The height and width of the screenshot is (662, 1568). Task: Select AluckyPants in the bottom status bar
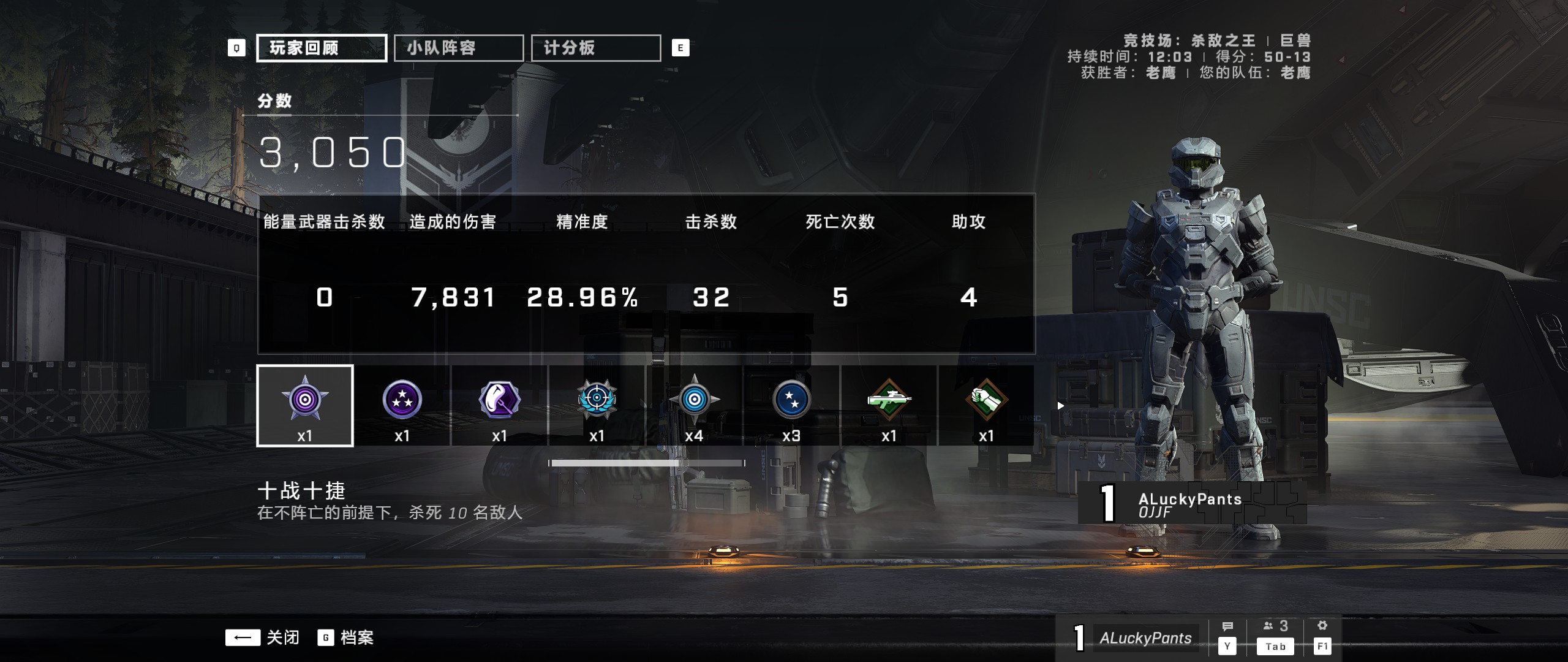(x=1145, y=637)
